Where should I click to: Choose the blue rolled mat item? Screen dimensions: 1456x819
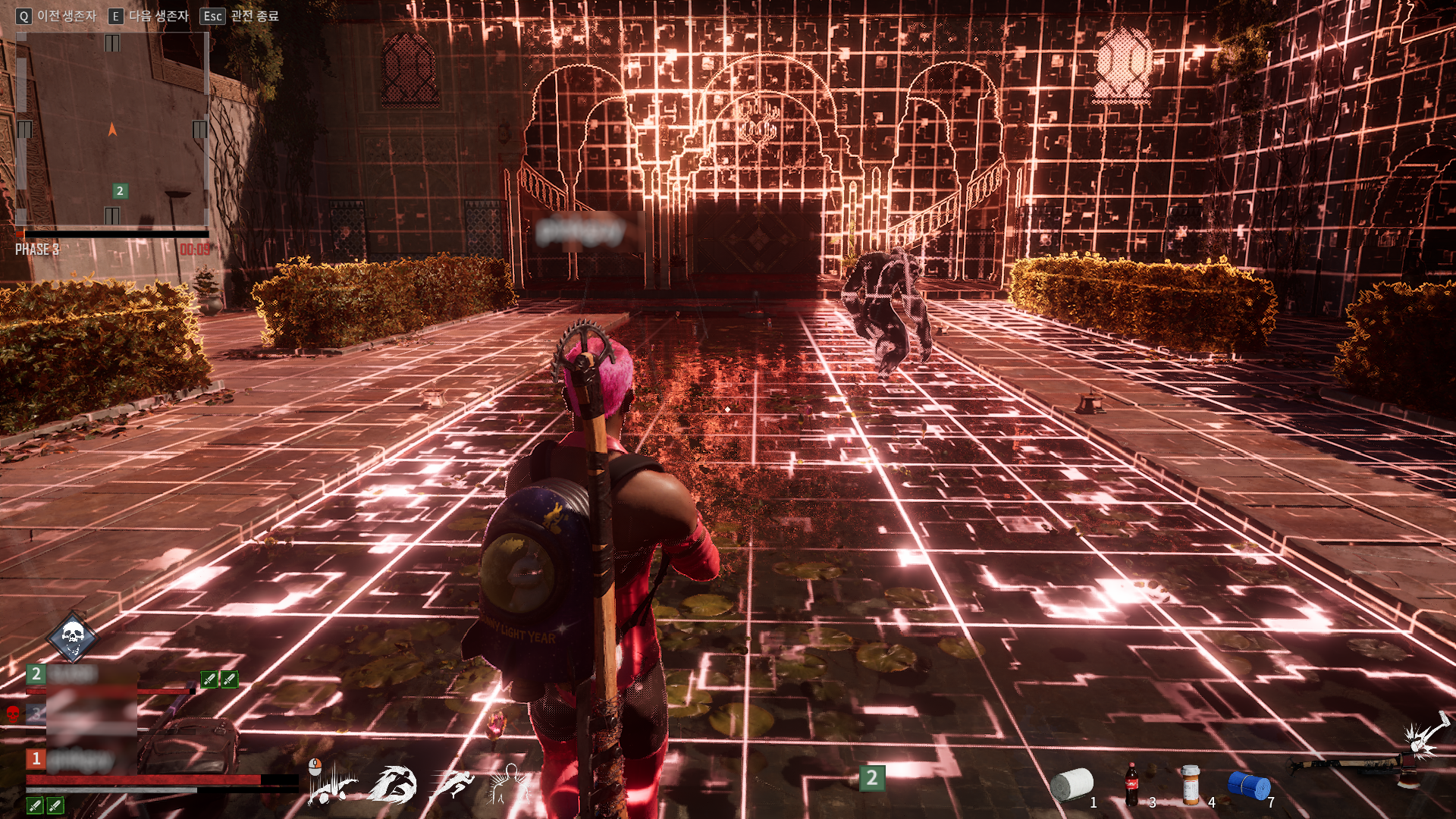tap(1249, 786)
